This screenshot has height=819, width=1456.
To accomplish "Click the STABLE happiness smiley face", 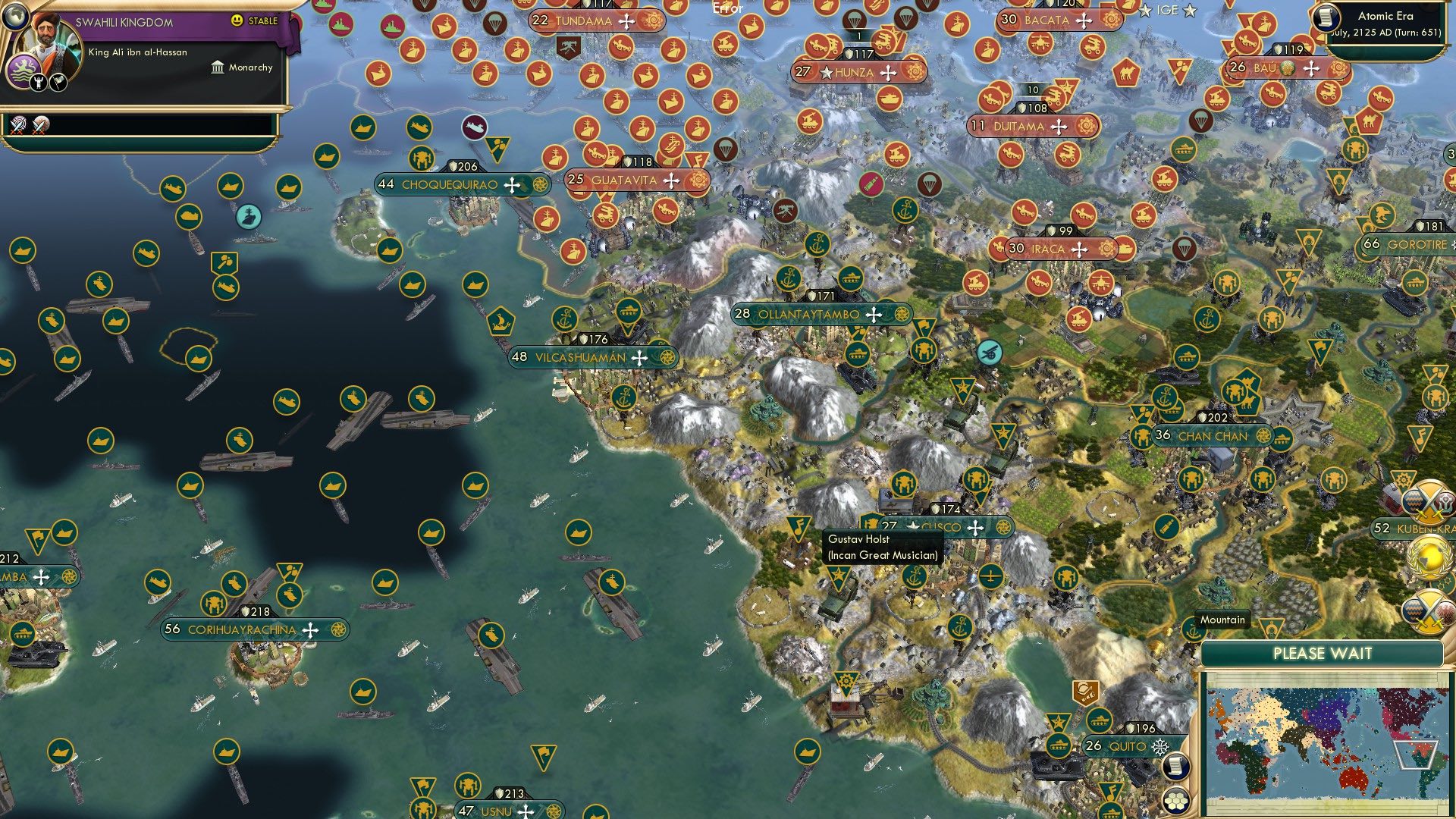I will (236, 21).
